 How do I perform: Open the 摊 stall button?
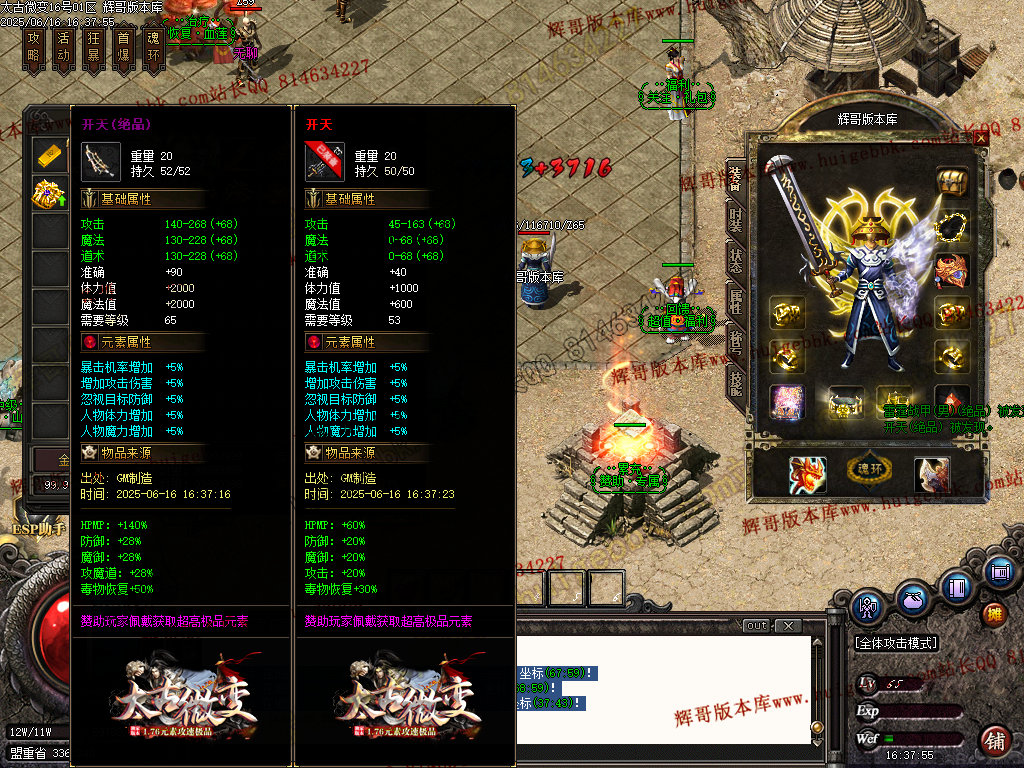(x=994, y=613)
